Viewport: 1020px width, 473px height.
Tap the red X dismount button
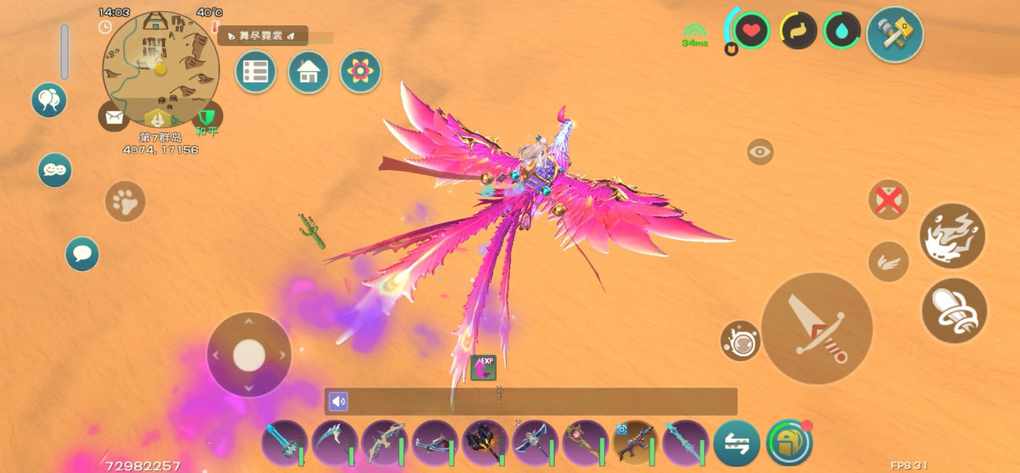point(887,199)
